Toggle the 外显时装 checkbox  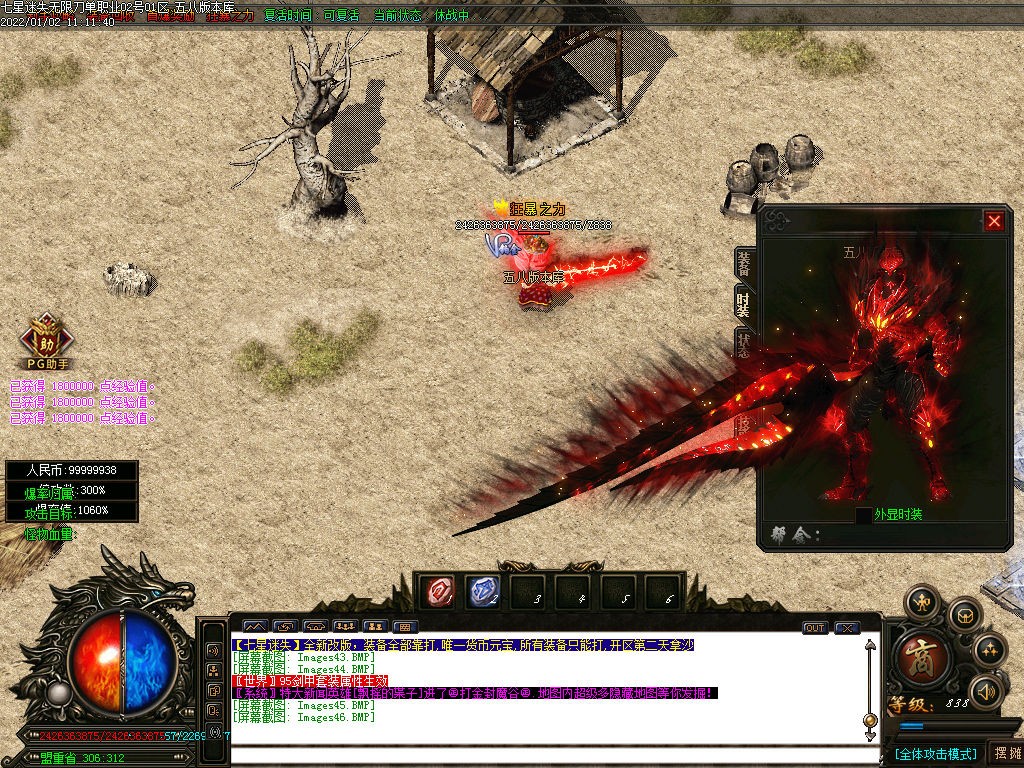coord(863,515)
